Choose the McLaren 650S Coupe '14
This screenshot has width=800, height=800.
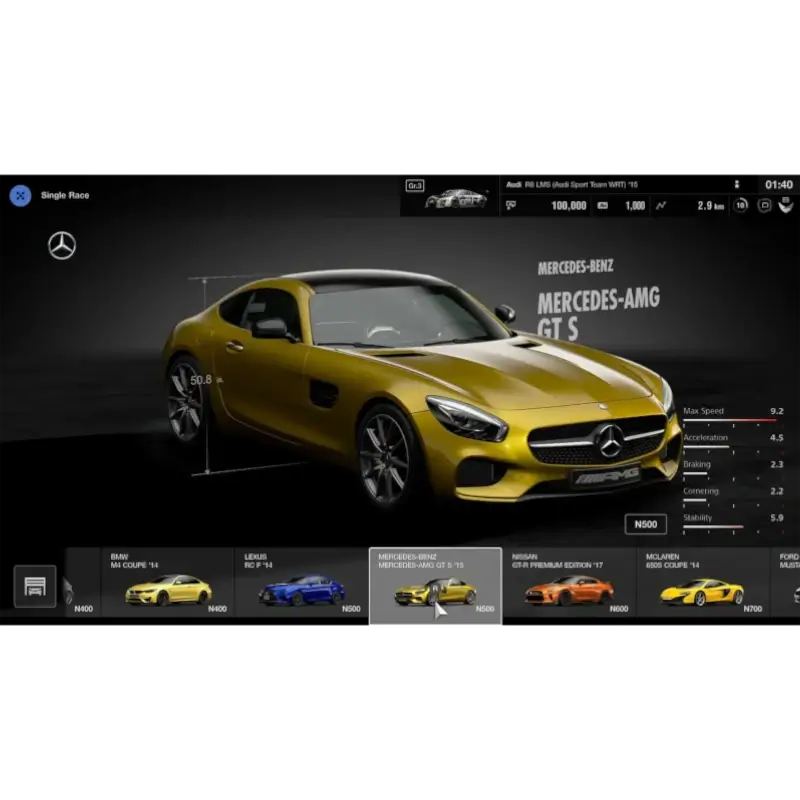coord(703,582)
